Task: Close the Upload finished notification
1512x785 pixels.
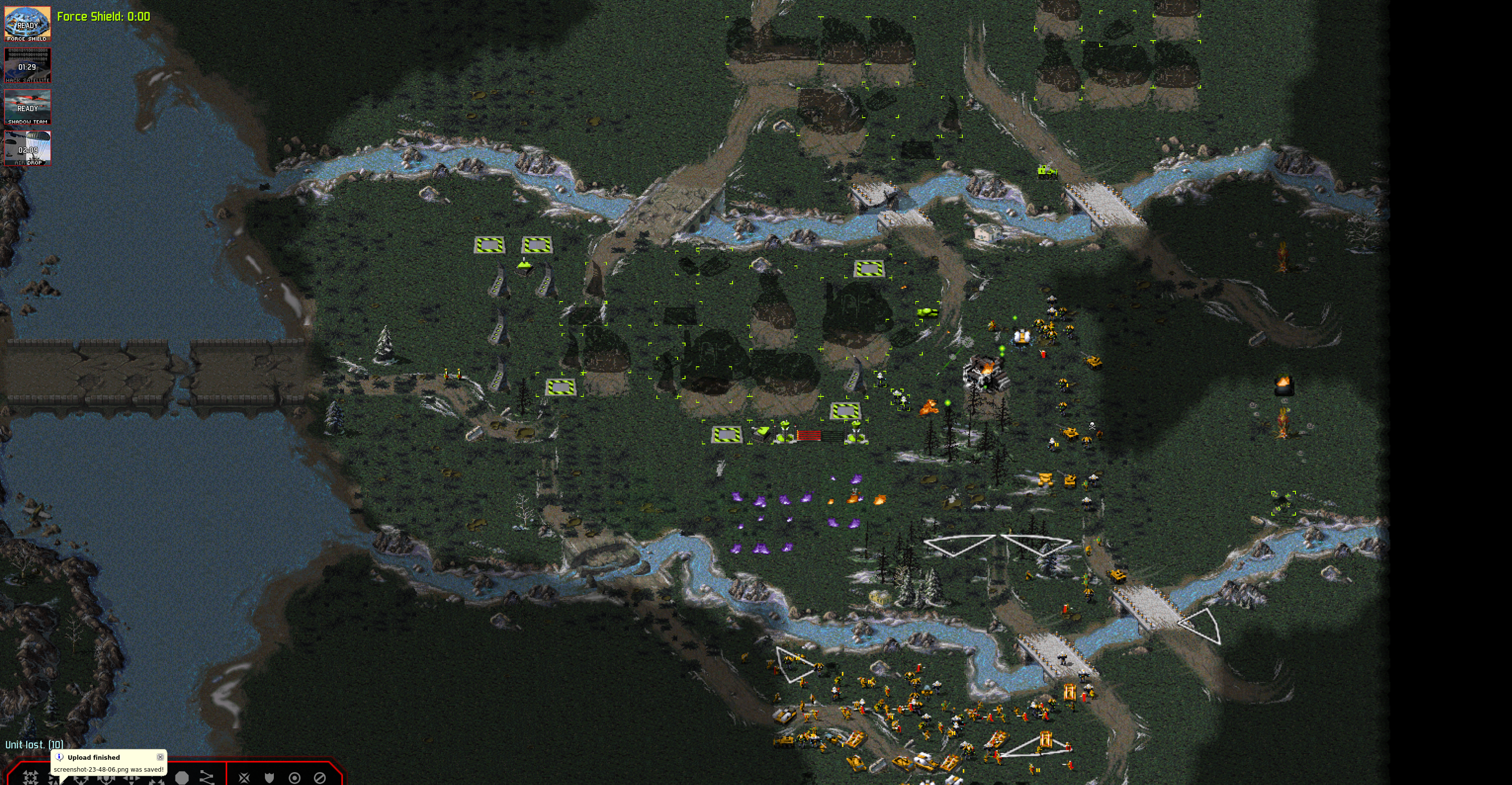Action: (x=160, y=757)
